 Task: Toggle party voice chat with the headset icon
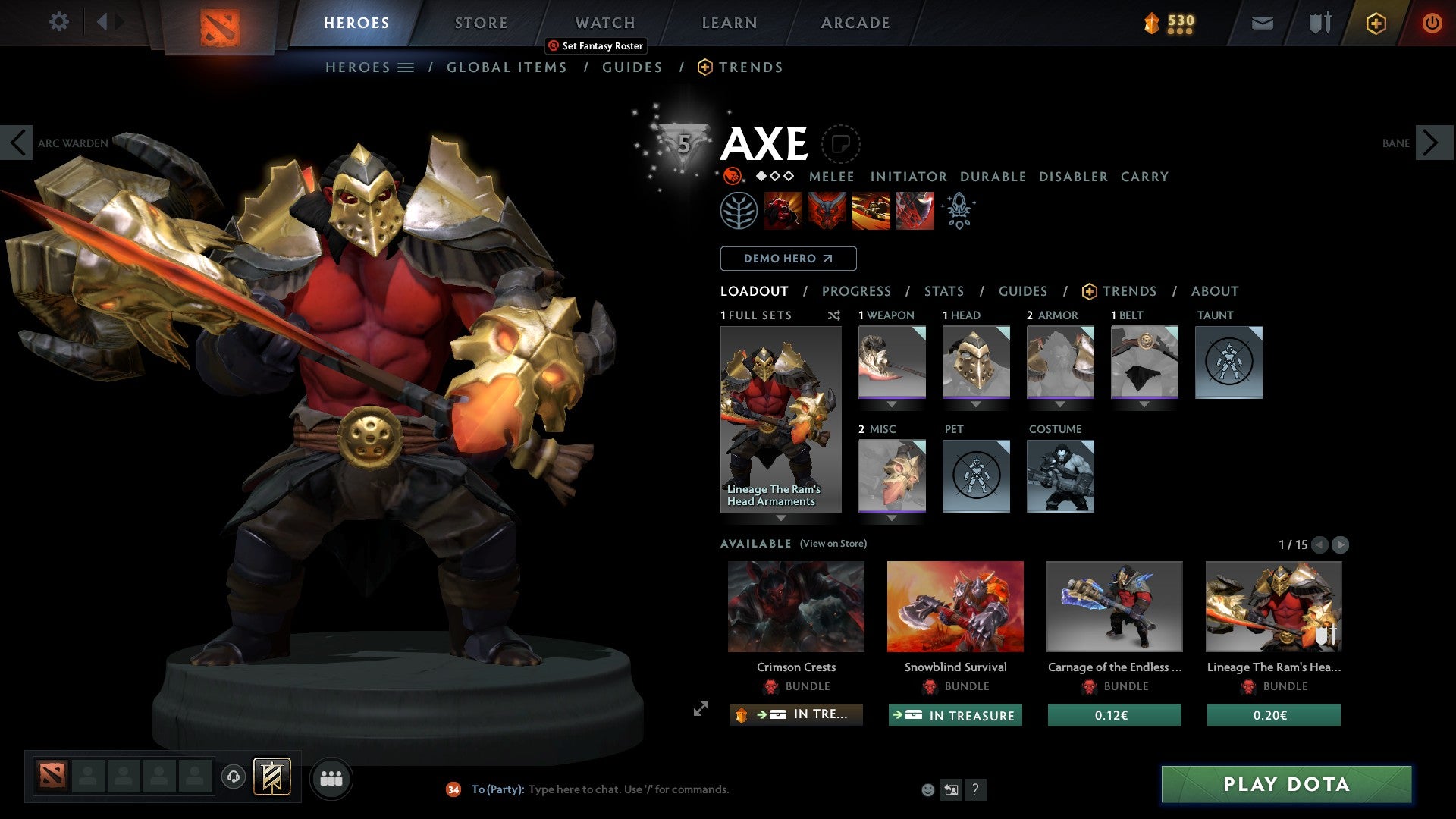click(x=234, y=778)
